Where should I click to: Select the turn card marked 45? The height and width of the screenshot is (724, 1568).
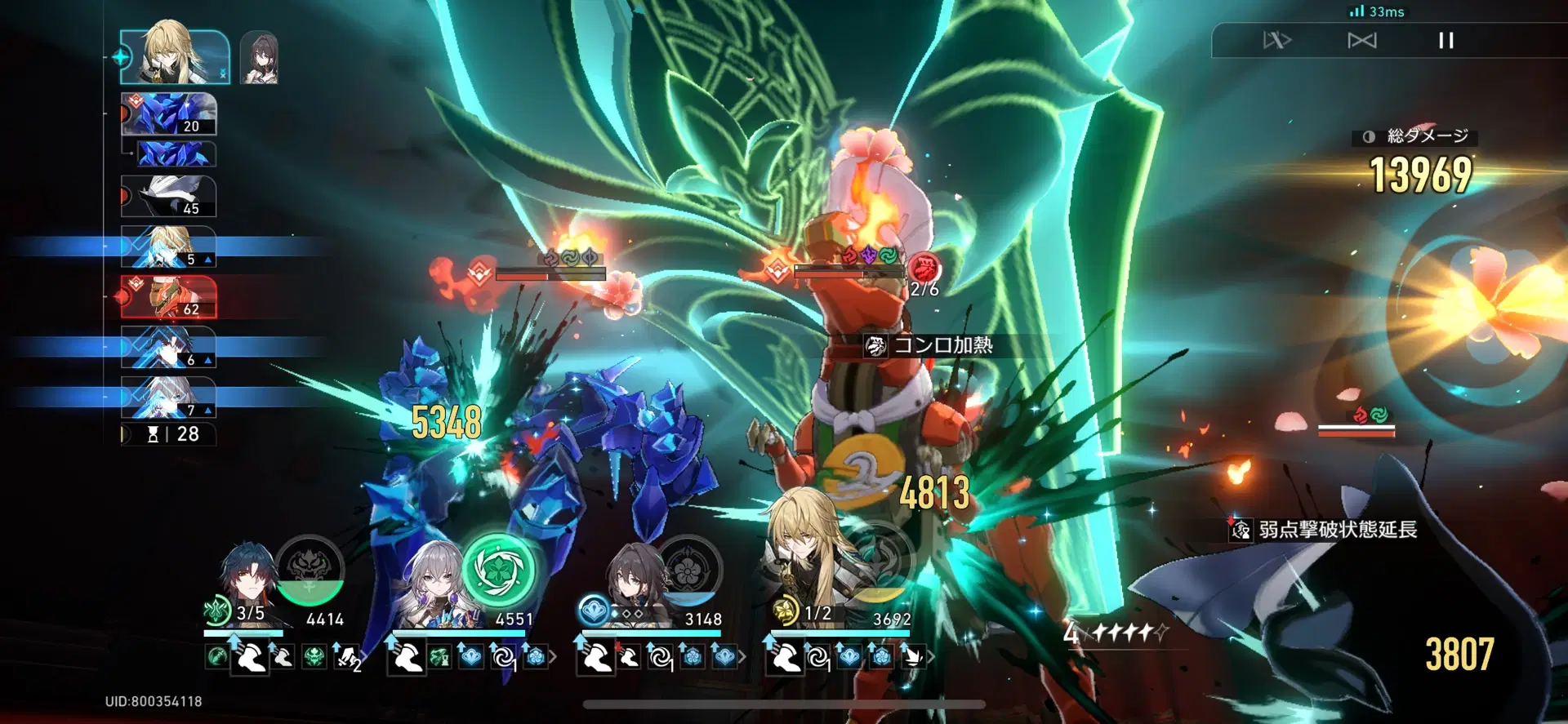[169, 197]
